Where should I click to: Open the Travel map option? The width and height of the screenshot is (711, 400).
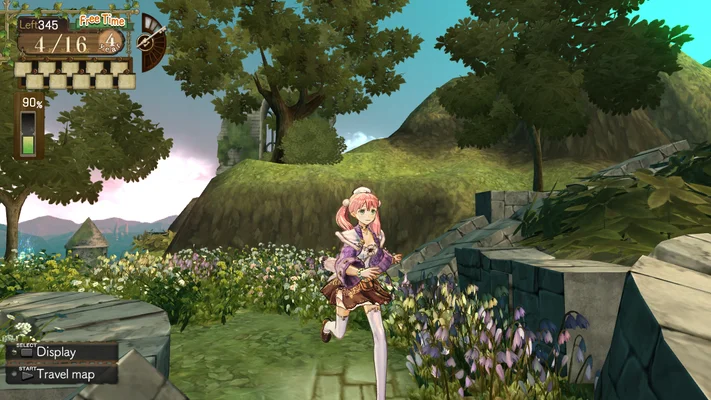(61, 374)
